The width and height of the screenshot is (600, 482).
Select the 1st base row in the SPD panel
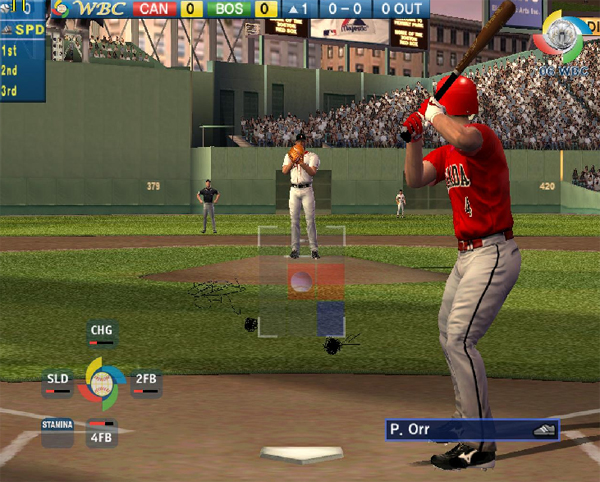[x=12, y=50]
